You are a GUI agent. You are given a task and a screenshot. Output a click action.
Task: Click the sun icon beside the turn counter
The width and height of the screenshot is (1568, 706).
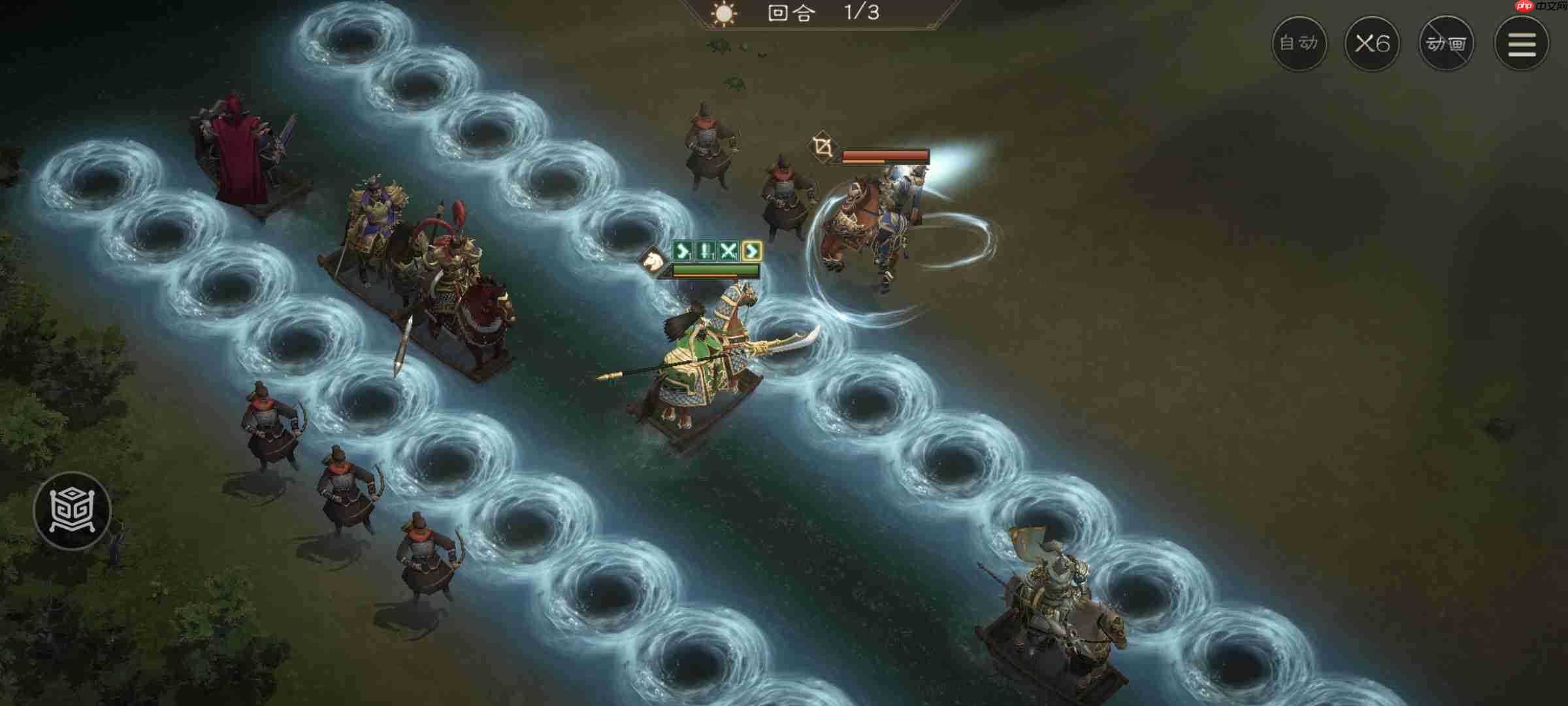725,14
